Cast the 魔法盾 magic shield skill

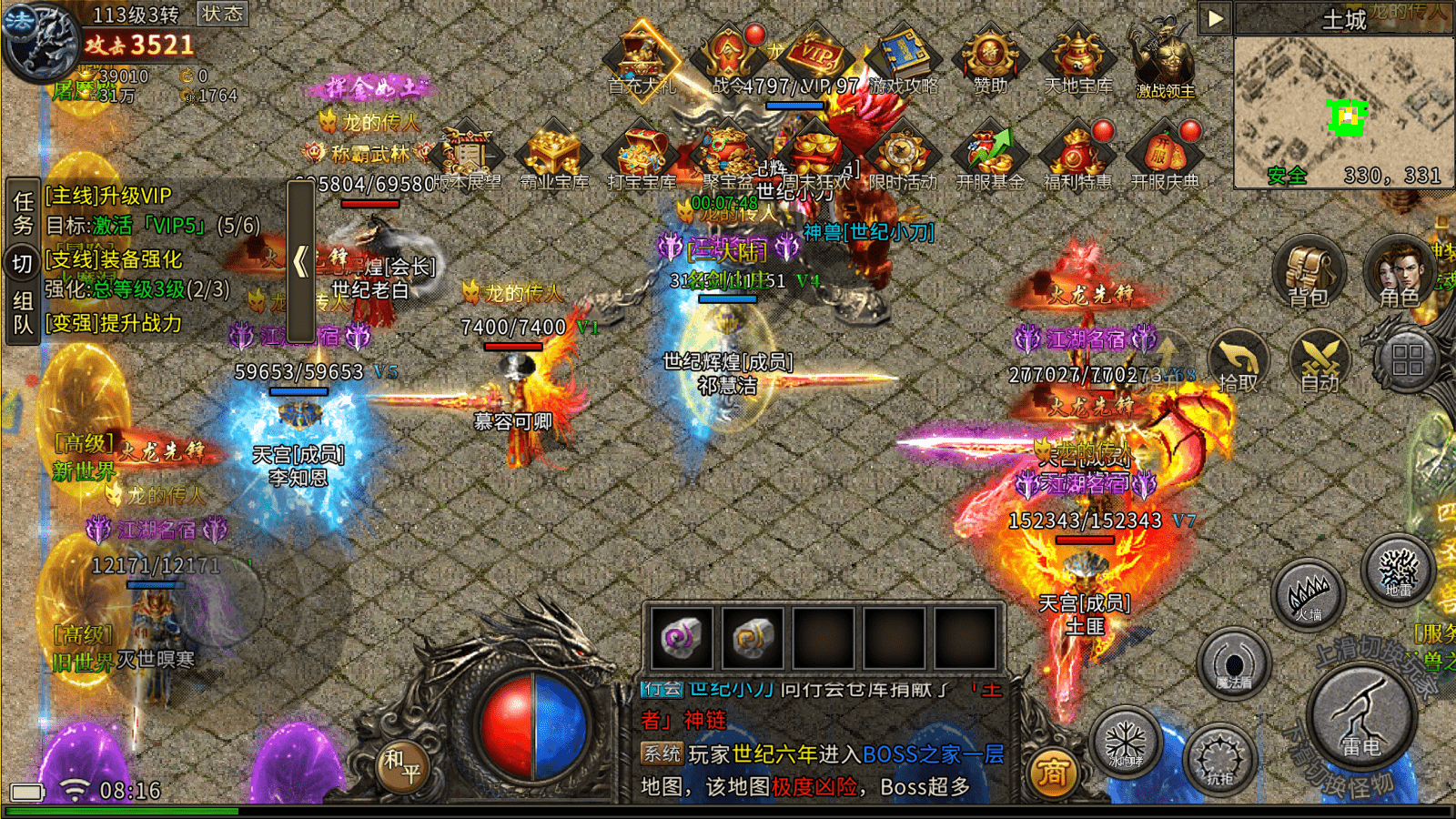coord(1234,664)
